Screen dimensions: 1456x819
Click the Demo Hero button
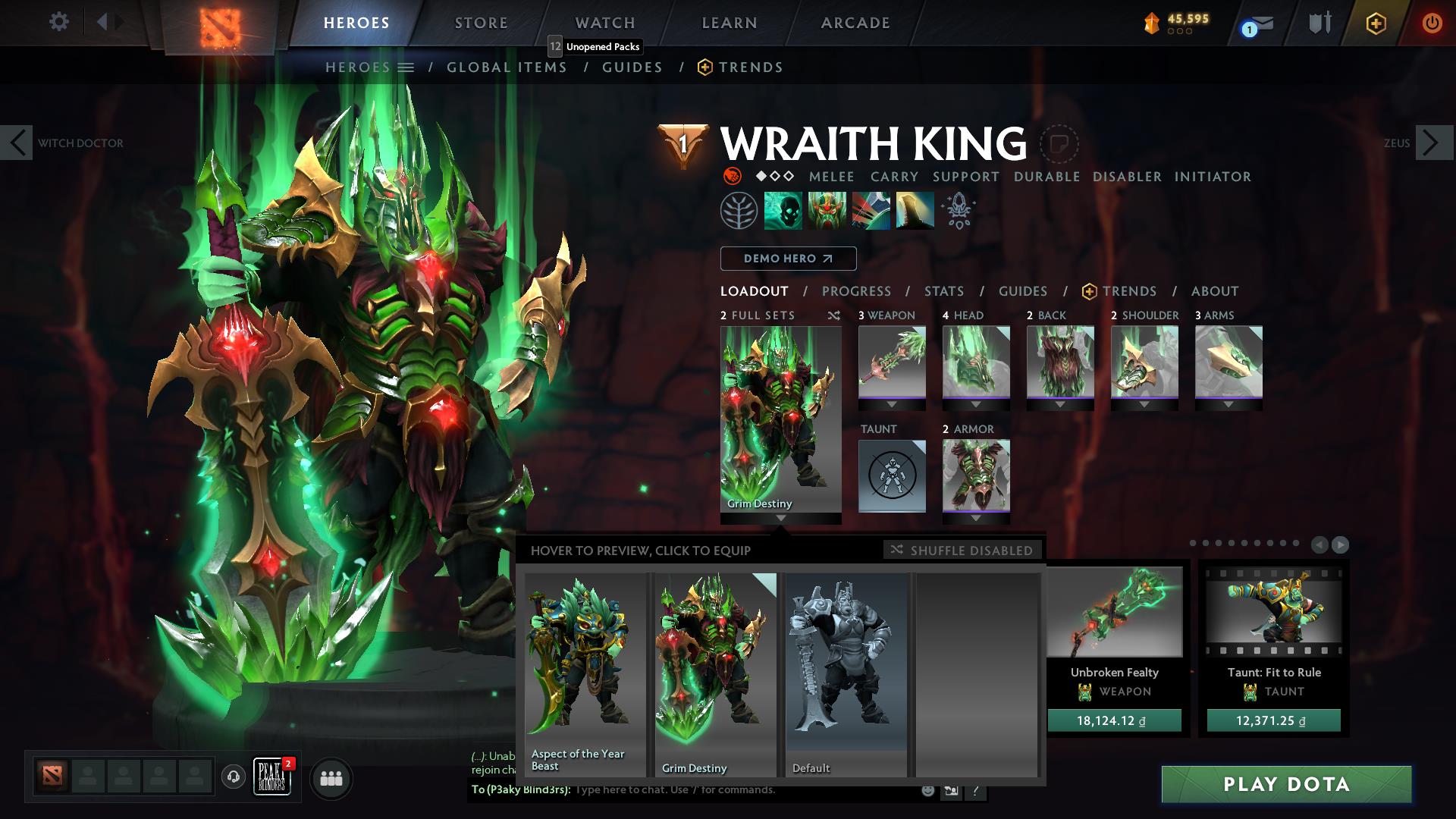787,259
